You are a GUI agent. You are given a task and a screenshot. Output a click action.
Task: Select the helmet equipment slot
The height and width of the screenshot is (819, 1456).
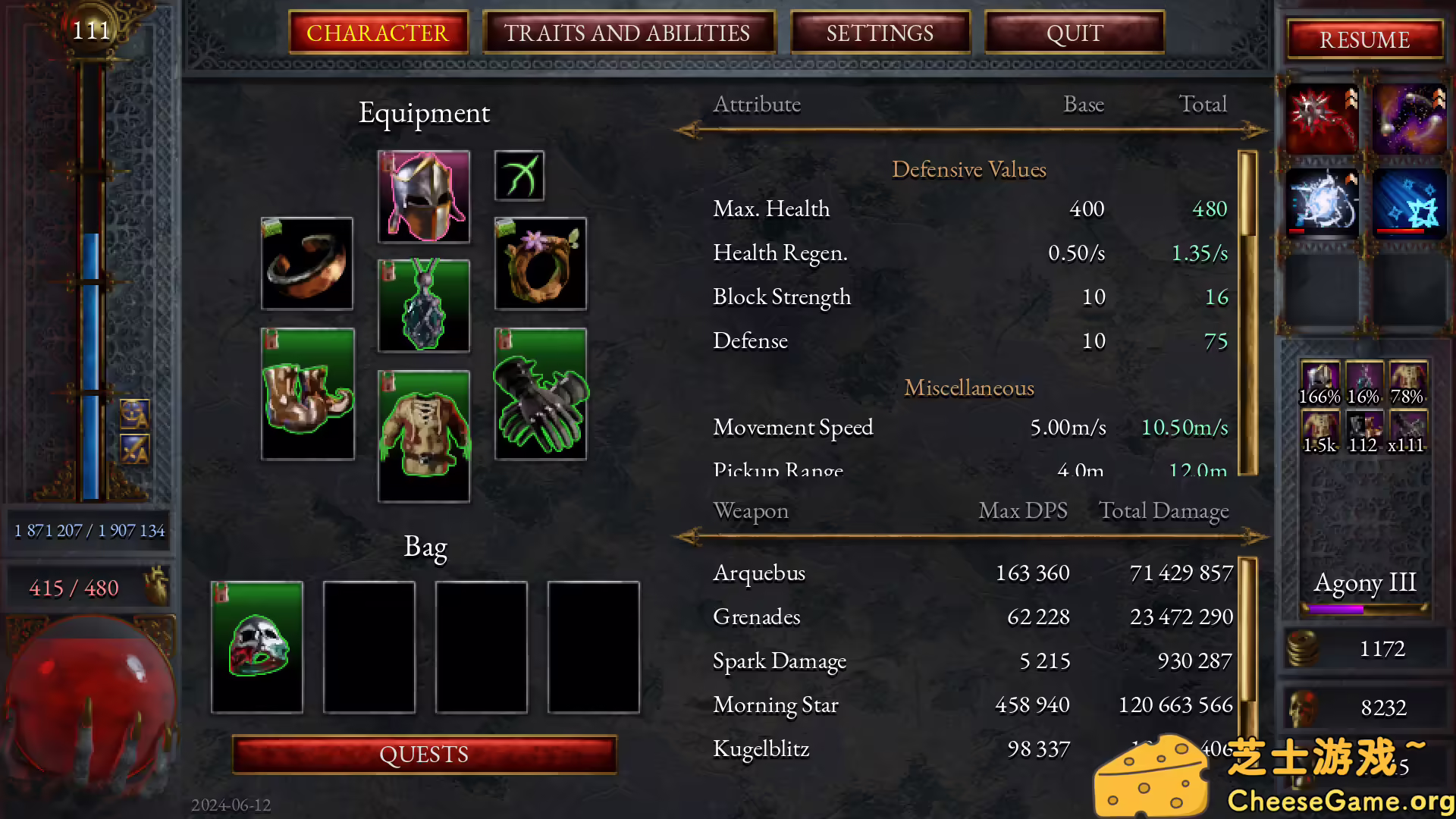[423, 196]
